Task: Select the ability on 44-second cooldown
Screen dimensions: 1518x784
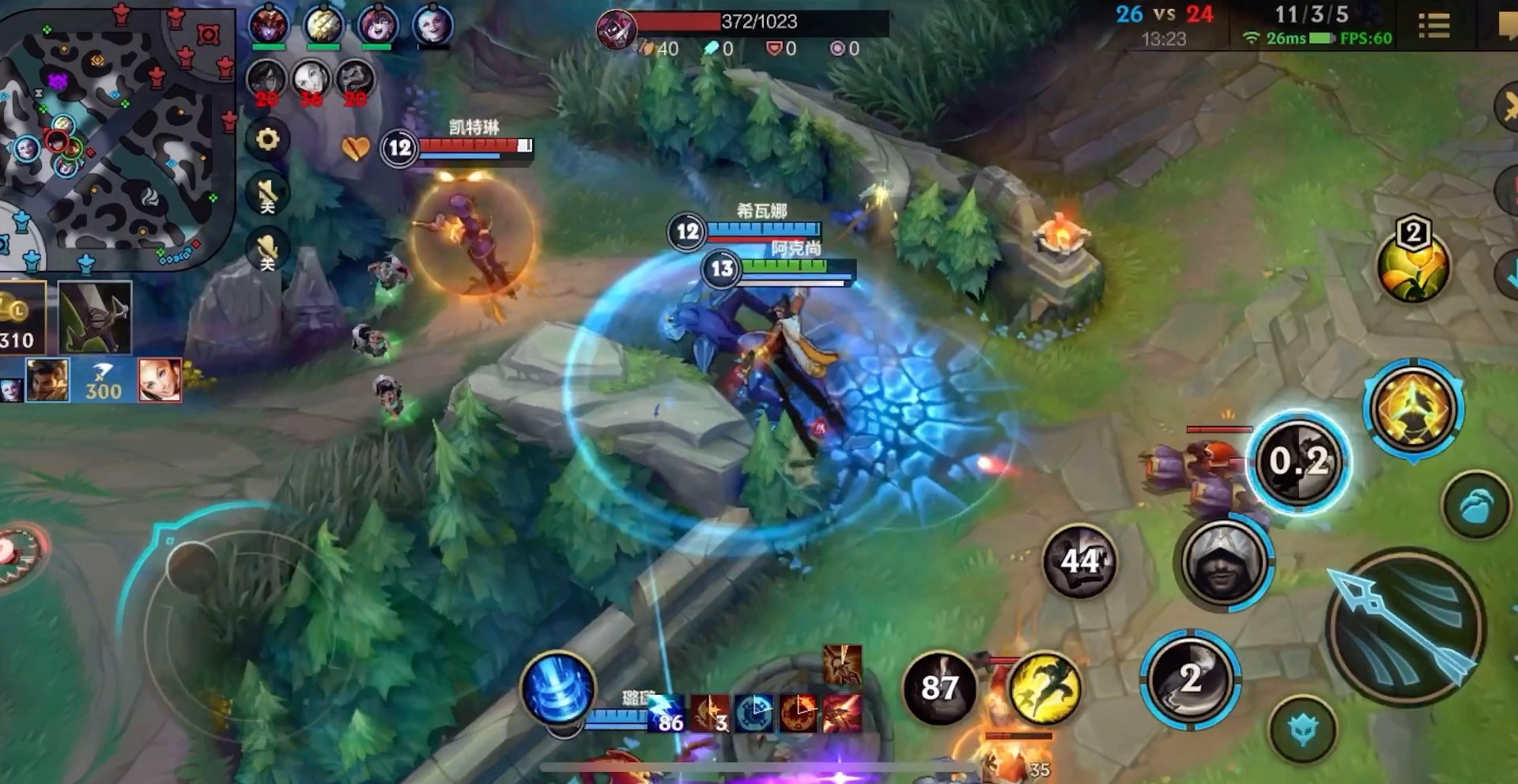Action: point(1079,561)
